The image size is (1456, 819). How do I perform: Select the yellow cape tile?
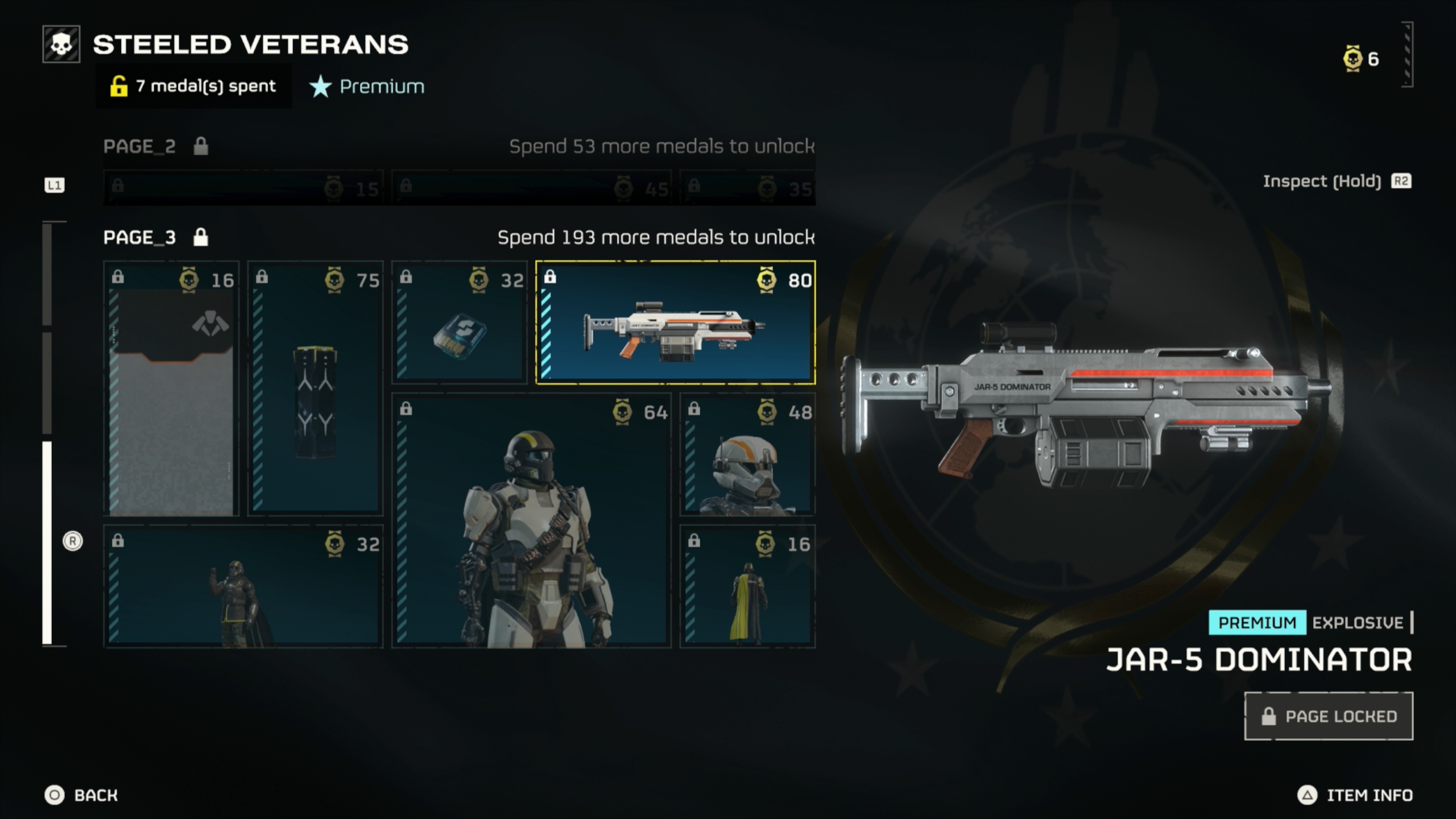tap(747, 586)
